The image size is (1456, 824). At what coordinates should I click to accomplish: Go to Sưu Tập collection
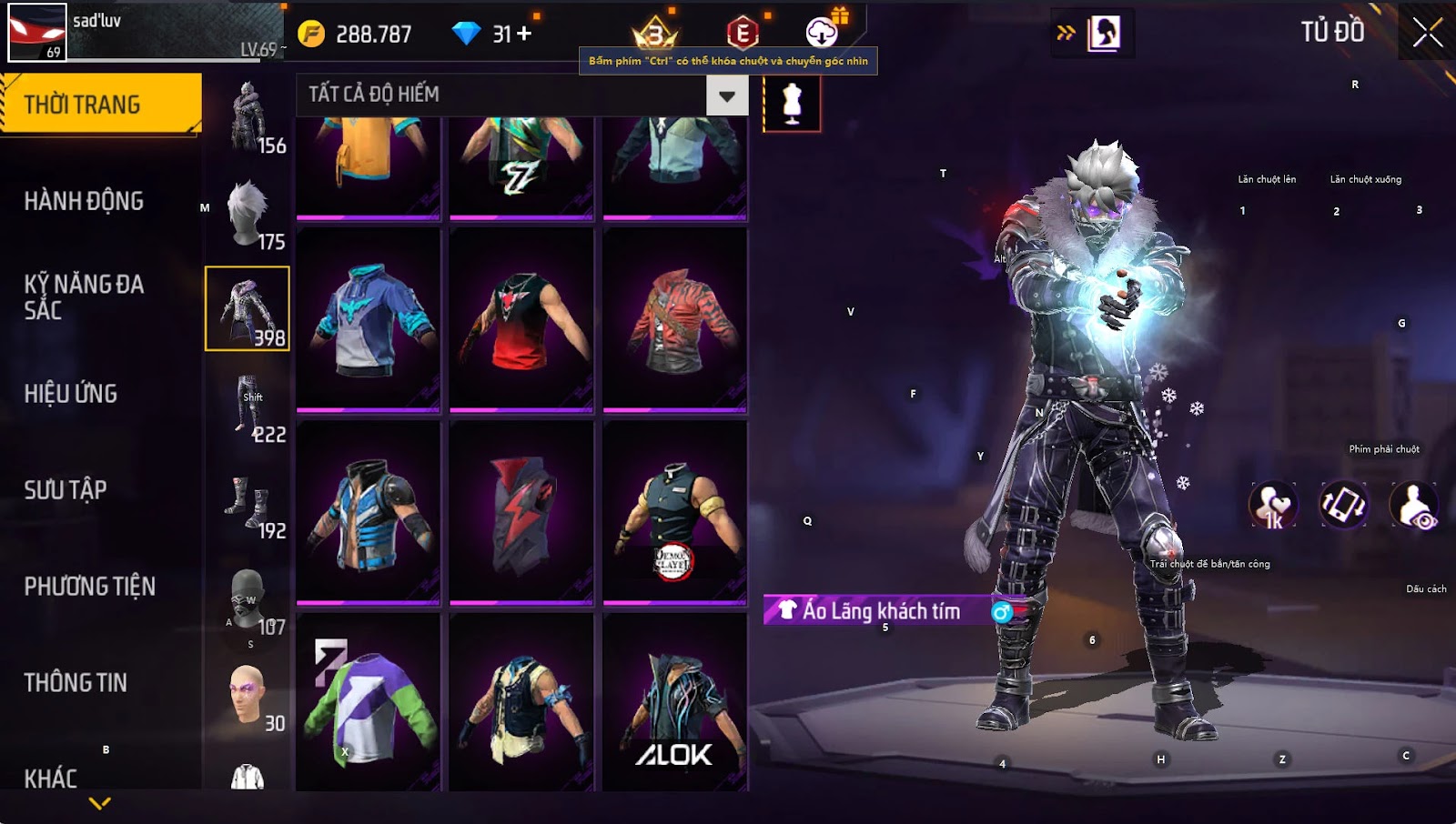coord(66,490)
